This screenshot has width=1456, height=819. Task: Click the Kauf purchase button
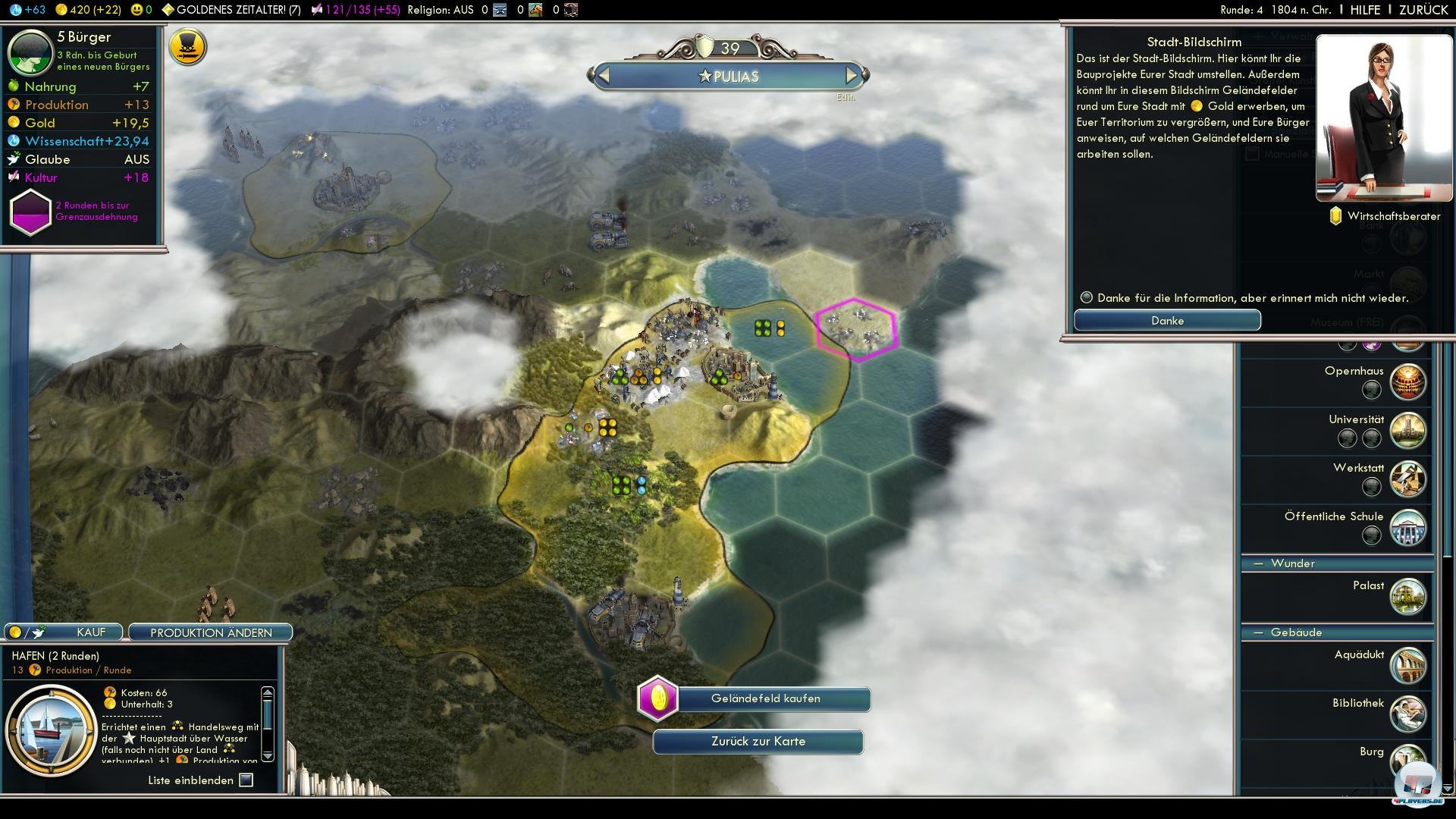point(64,632)
